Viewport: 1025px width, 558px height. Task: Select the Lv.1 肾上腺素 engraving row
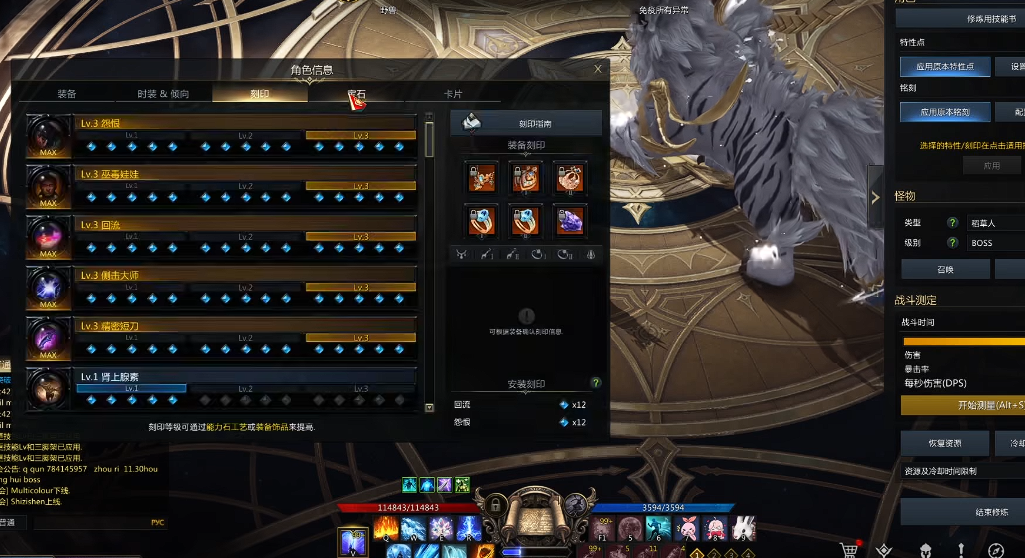coord(222,388)
